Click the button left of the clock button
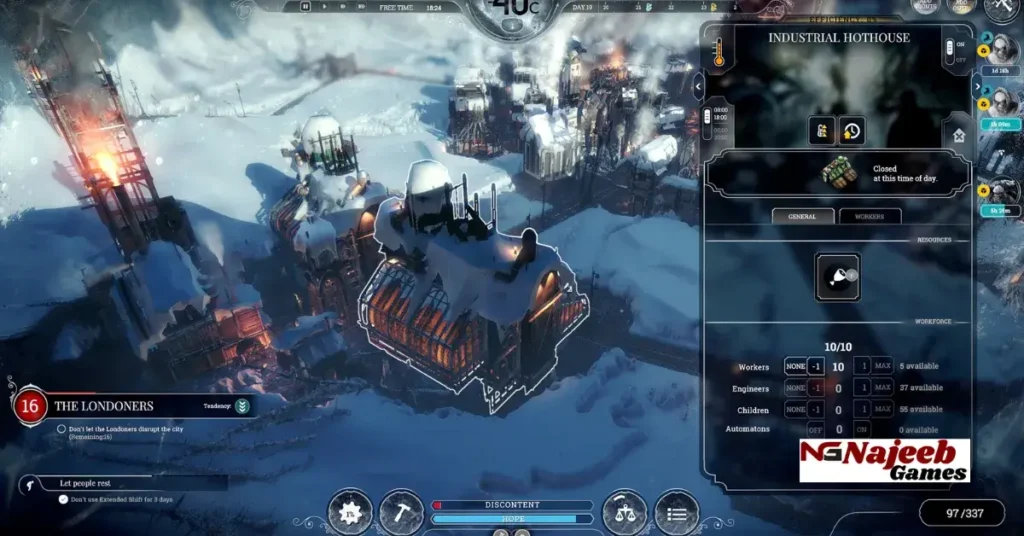The width and height of the screenshot is (1024, 536). 821,130
